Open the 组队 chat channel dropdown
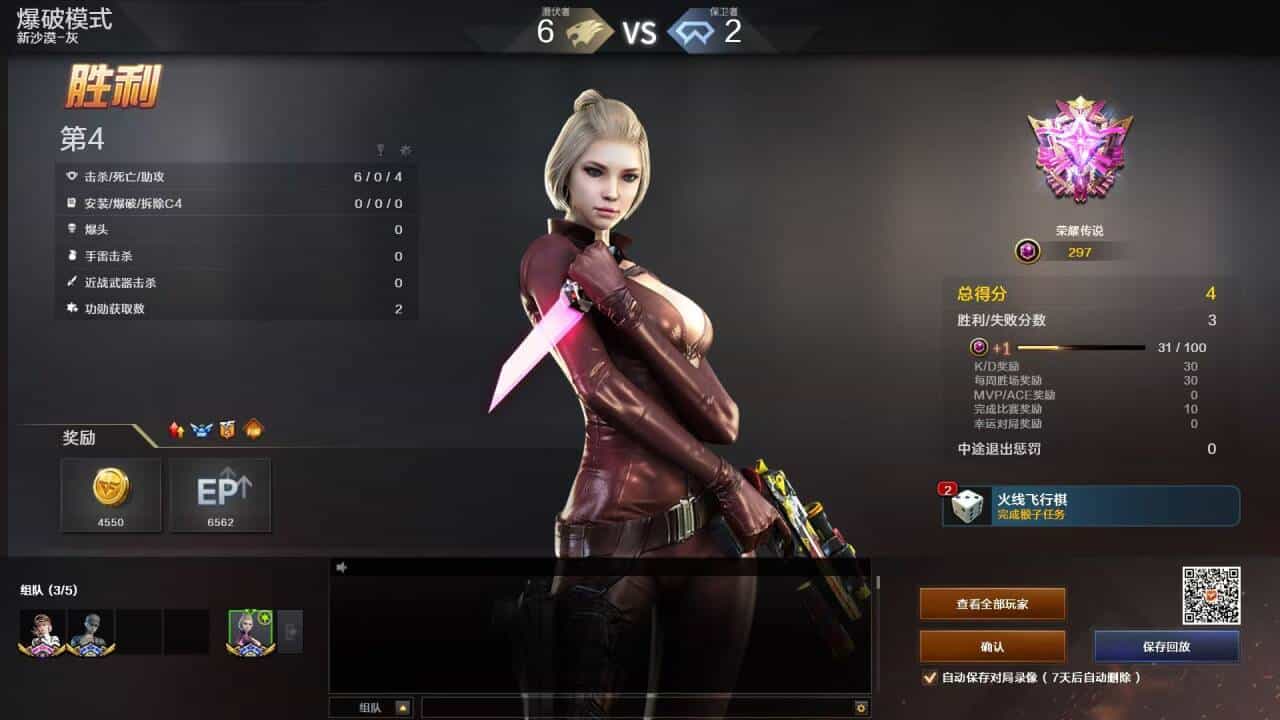The height and width of the screenshot is (720, 1280). tap(403, 708)
